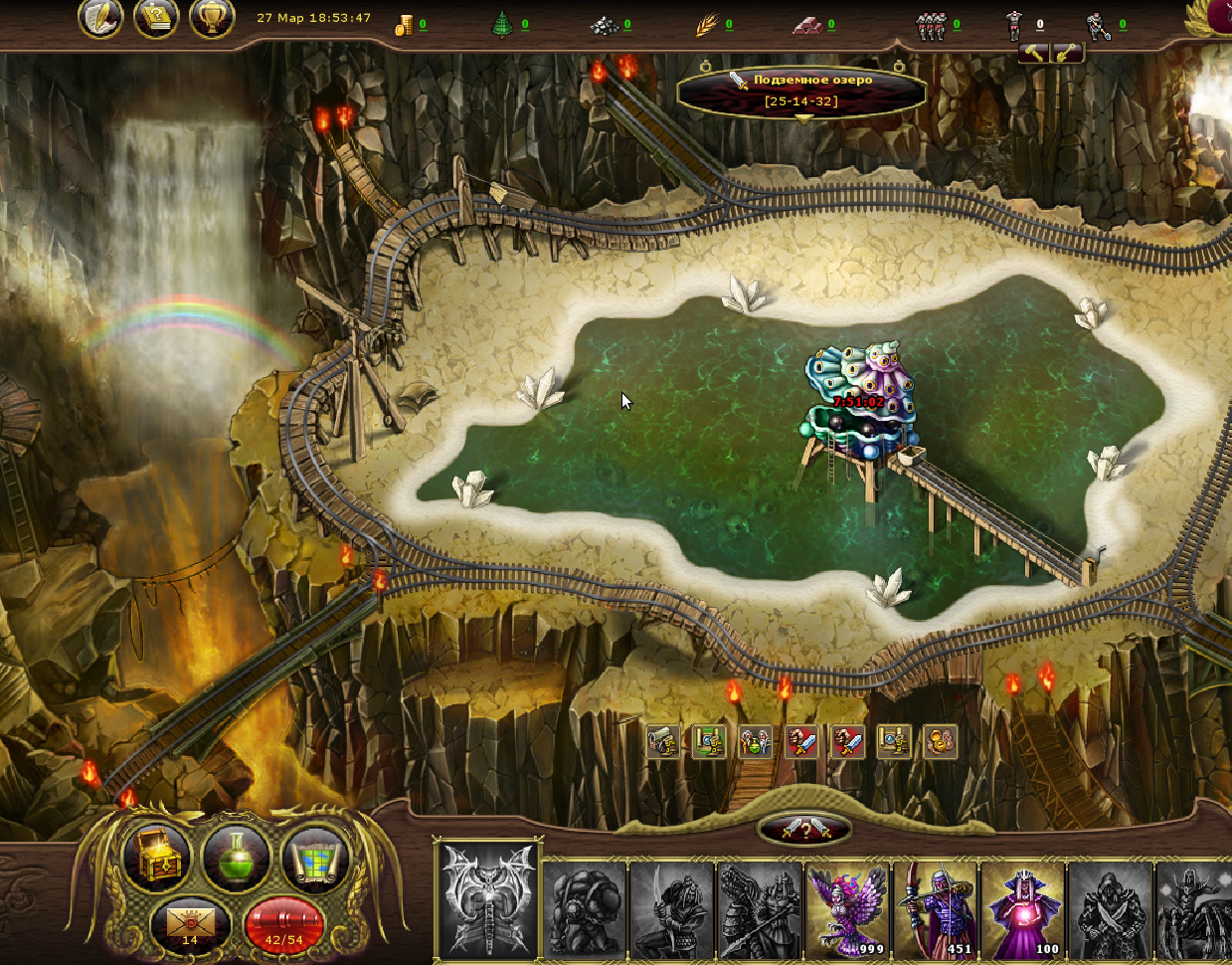Open the trophy achievements button
Viewport: 1232px width, 965px height.
click(x=211, y=19)
